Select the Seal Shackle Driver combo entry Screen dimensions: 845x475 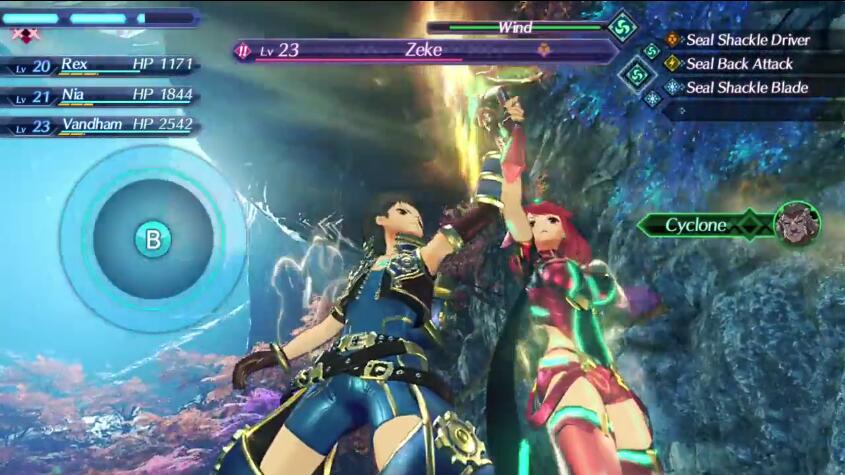(747, 40)
